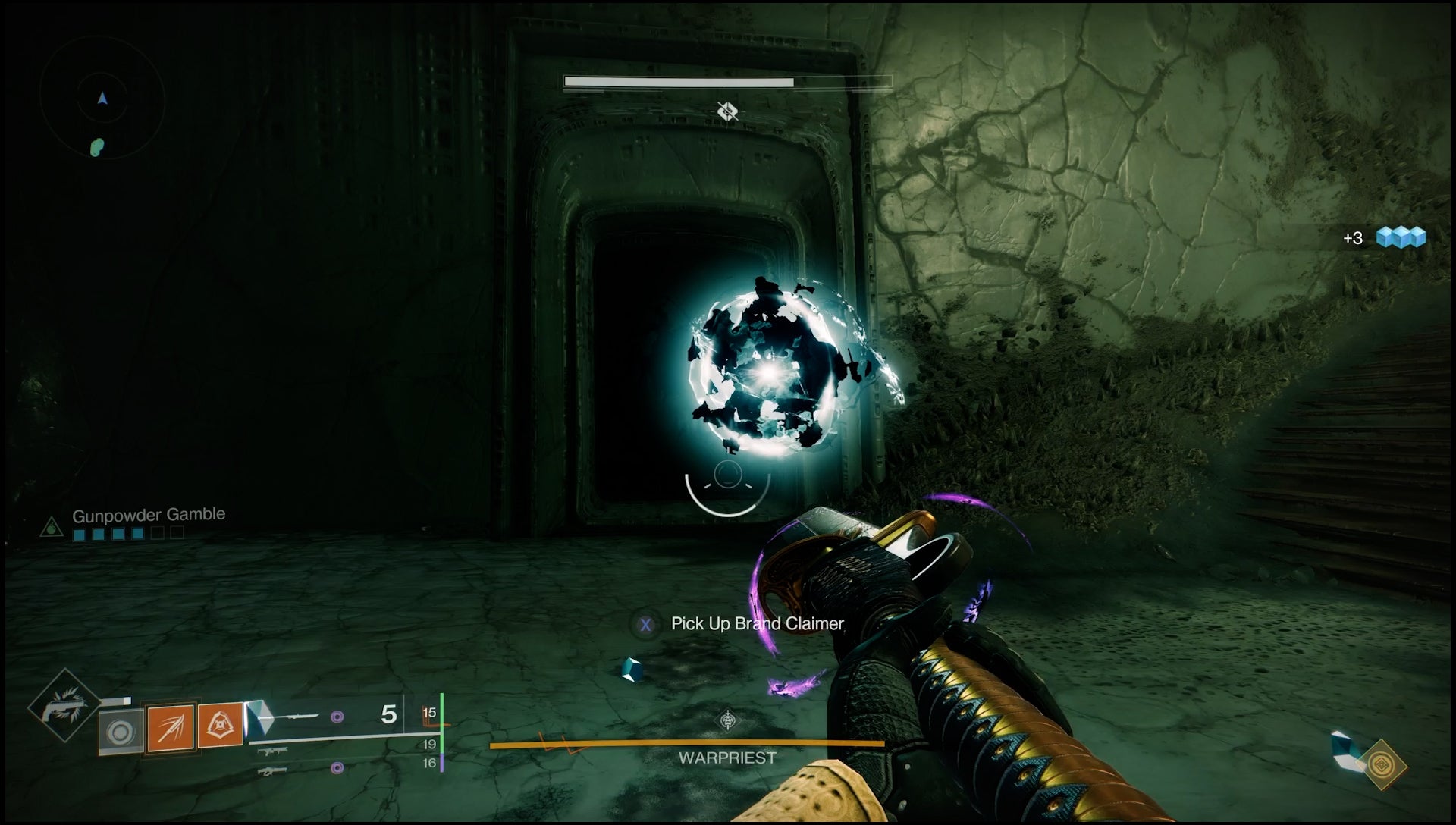Click the emblem above the Warpriest name
This screenshot has width=1456, height=825.
coord(727,720)
